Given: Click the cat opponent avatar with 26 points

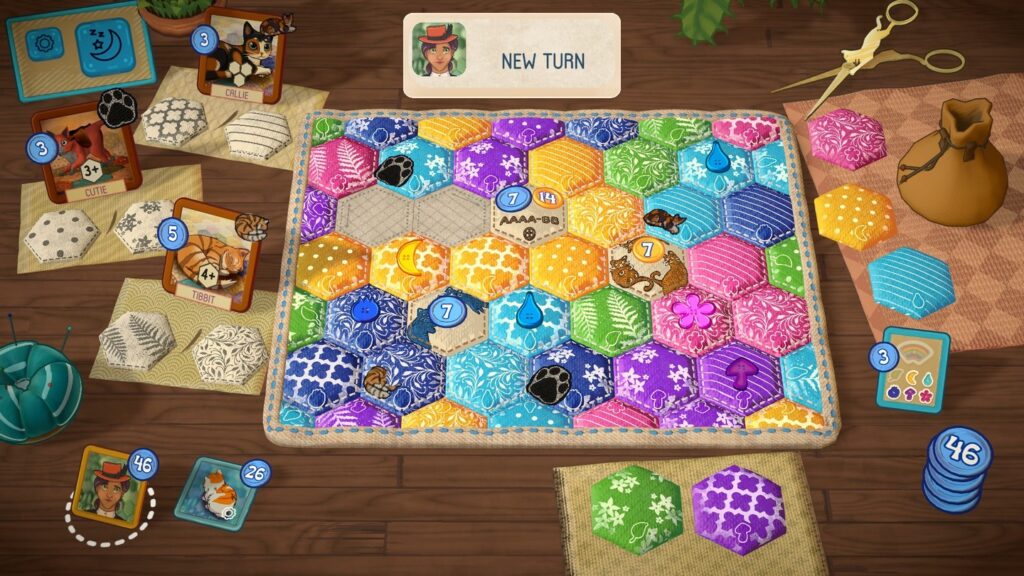Looking at the screenshot, I should pyautogui.click(x=212, y=490).
